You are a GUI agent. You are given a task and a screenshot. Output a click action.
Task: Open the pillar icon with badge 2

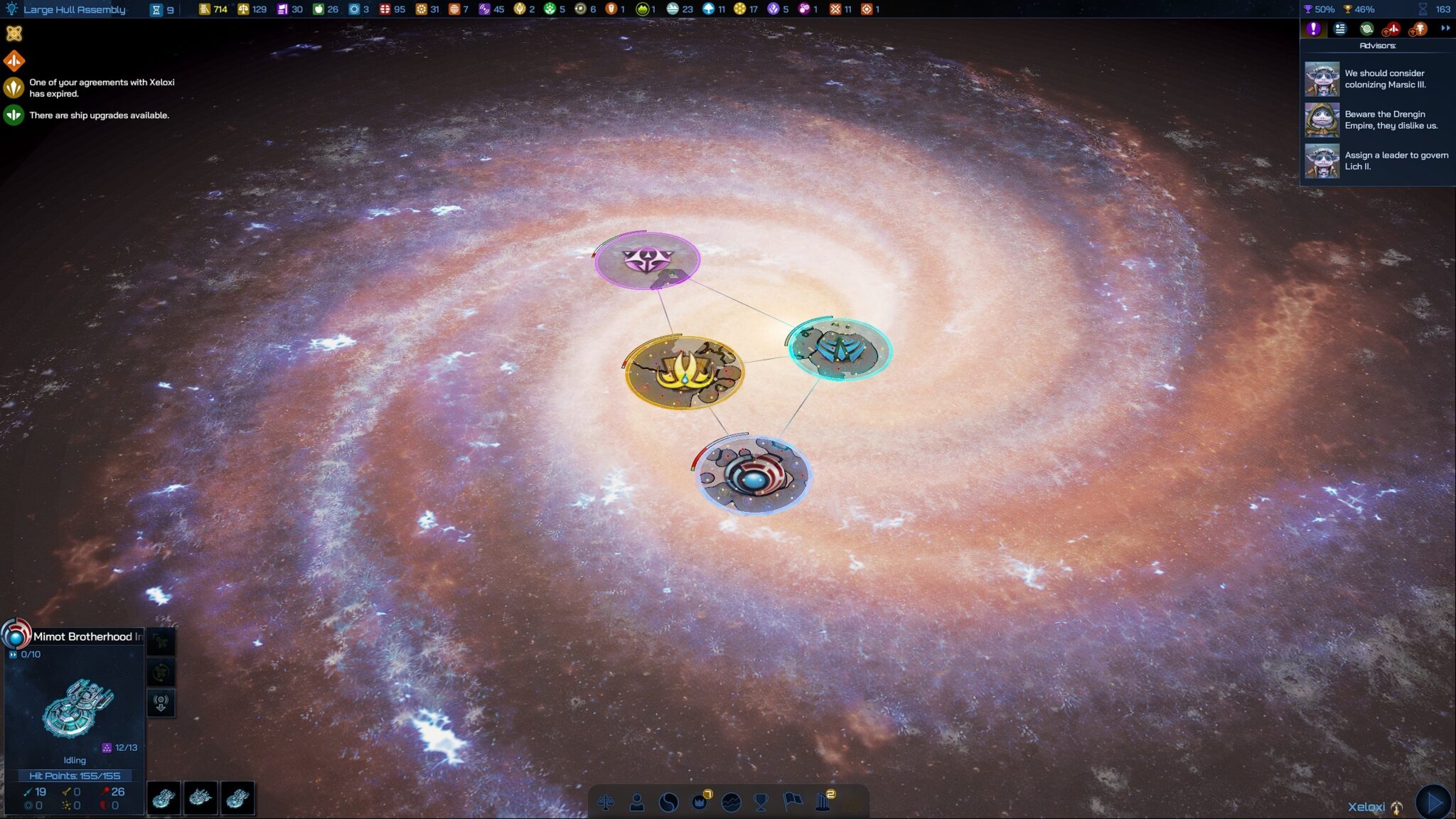pos(824,802)
